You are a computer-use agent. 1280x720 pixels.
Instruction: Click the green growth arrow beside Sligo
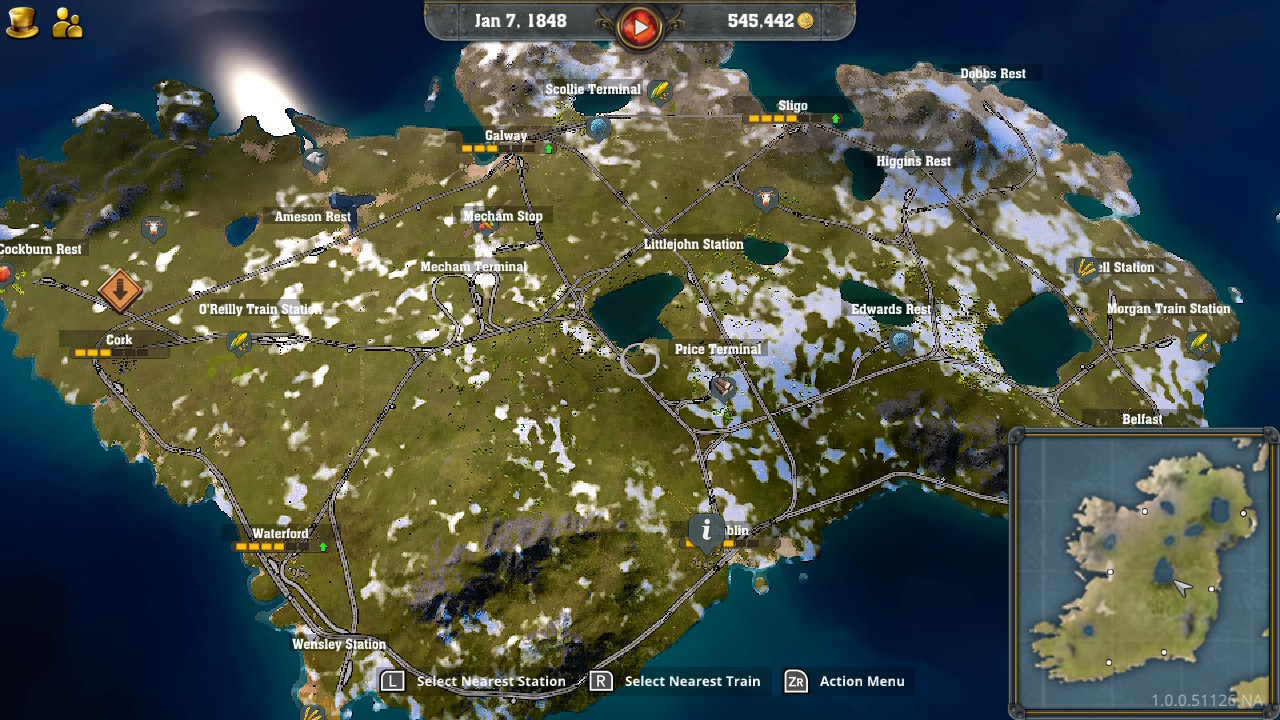pyautogui.click(x=835, y=118)
